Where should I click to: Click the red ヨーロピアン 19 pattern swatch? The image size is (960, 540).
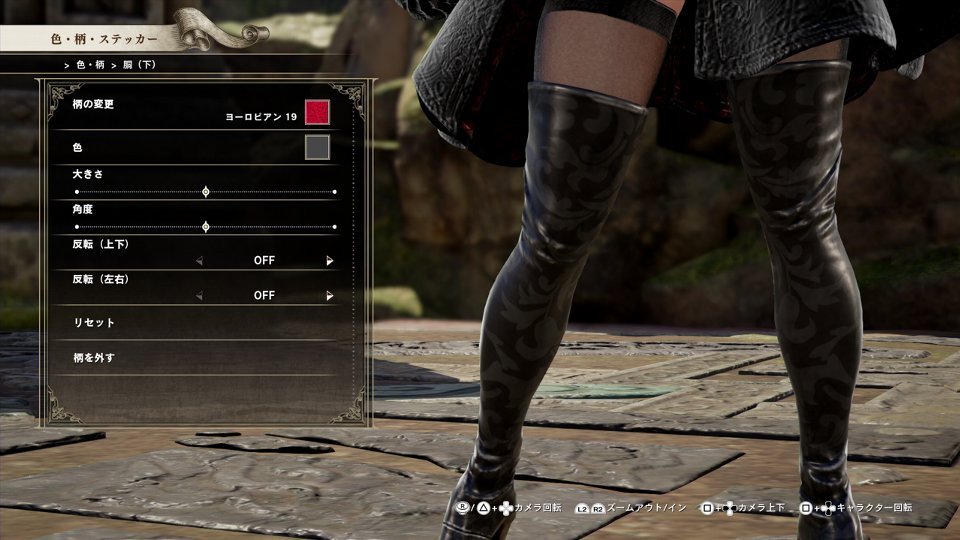tap(317, 111)
